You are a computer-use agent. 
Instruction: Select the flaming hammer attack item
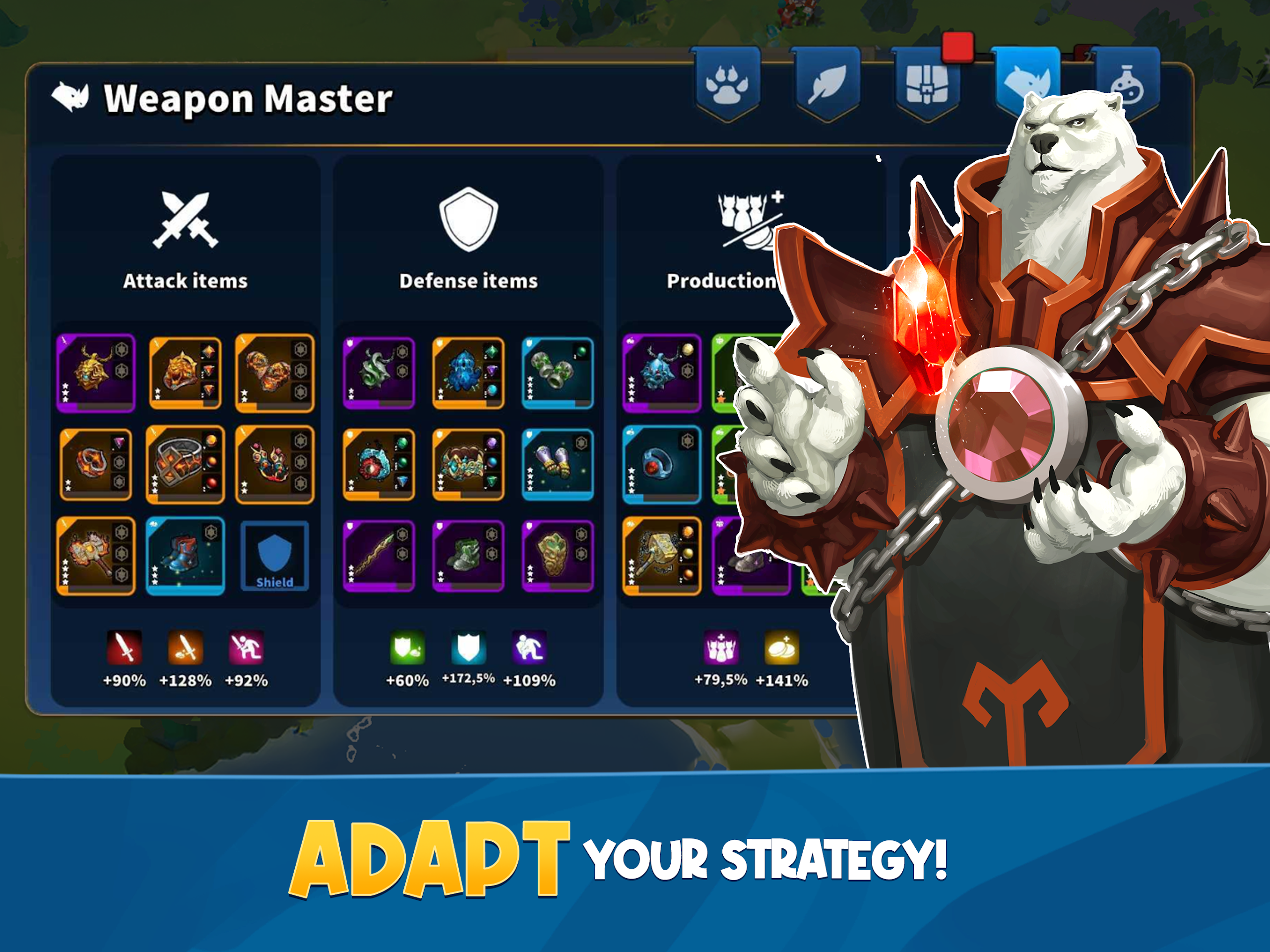tap(95, 556)
